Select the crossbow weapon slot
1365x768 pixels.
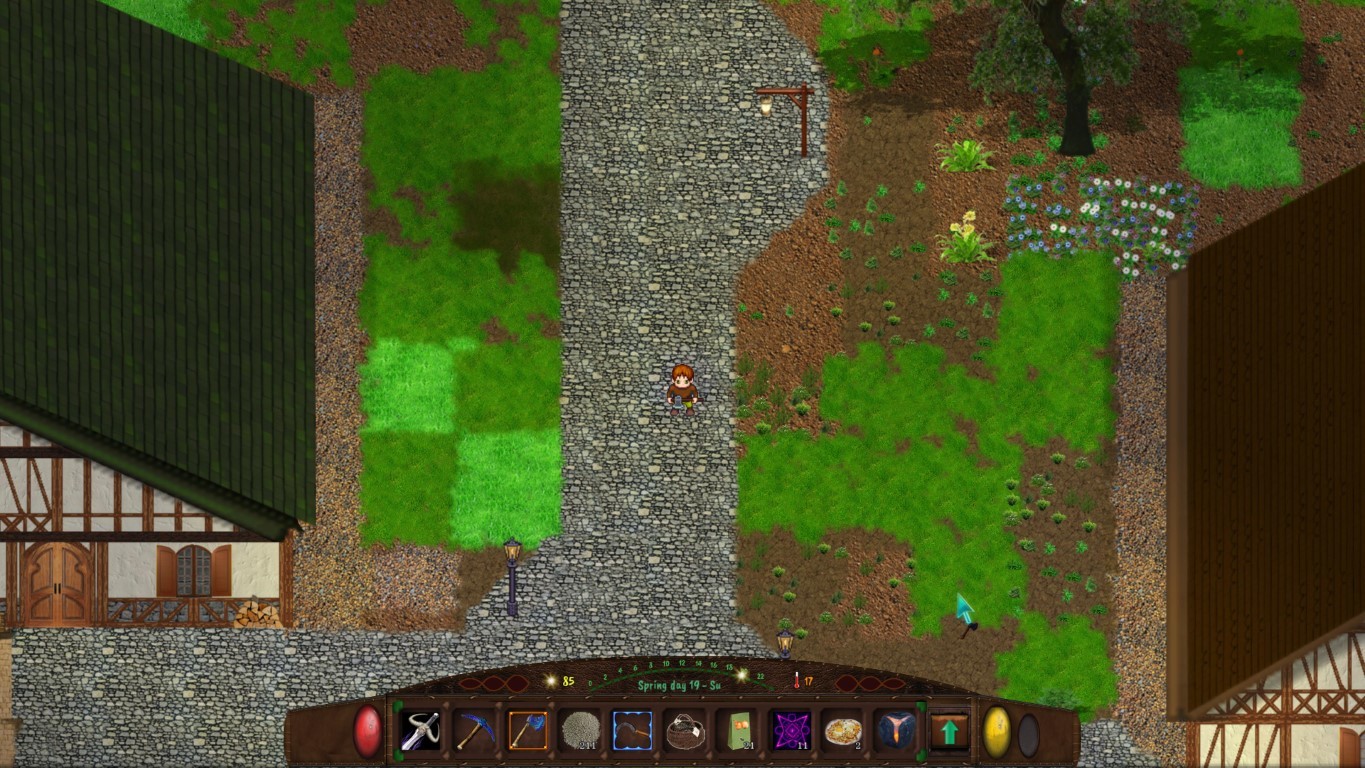pyautogui.click(x=421, y=731)
